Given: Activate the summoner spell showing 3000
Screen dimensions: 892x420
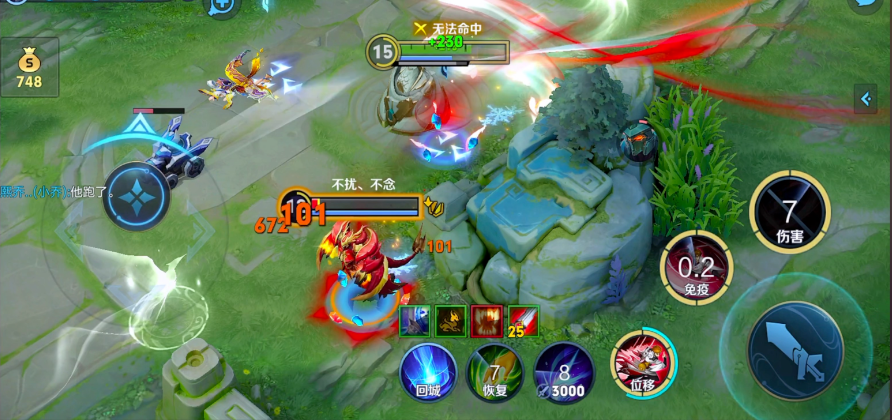Looking at the screenshot, I should point(563,372).
